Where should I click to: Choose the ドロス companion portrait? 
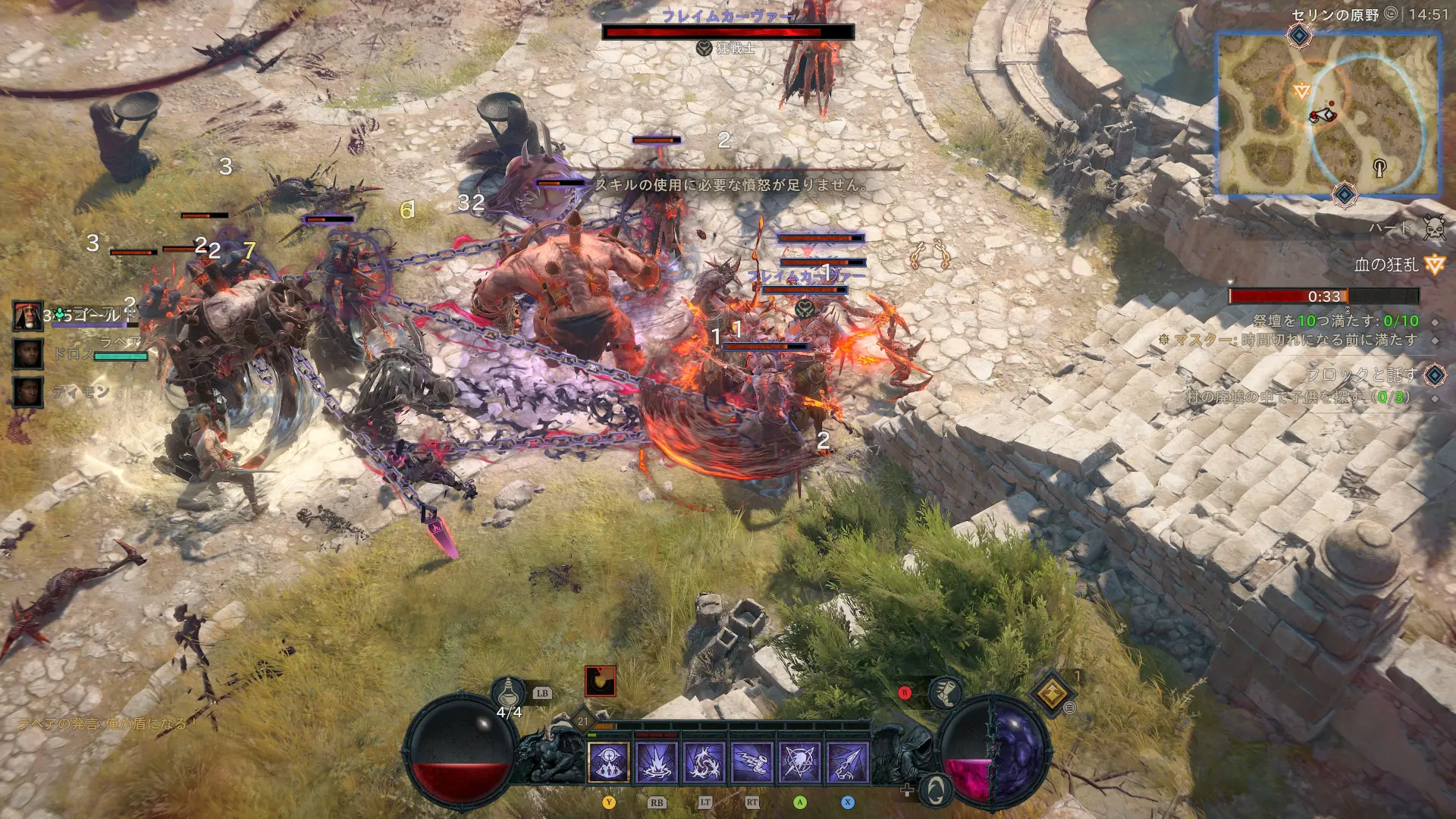(x=28, y=353)
